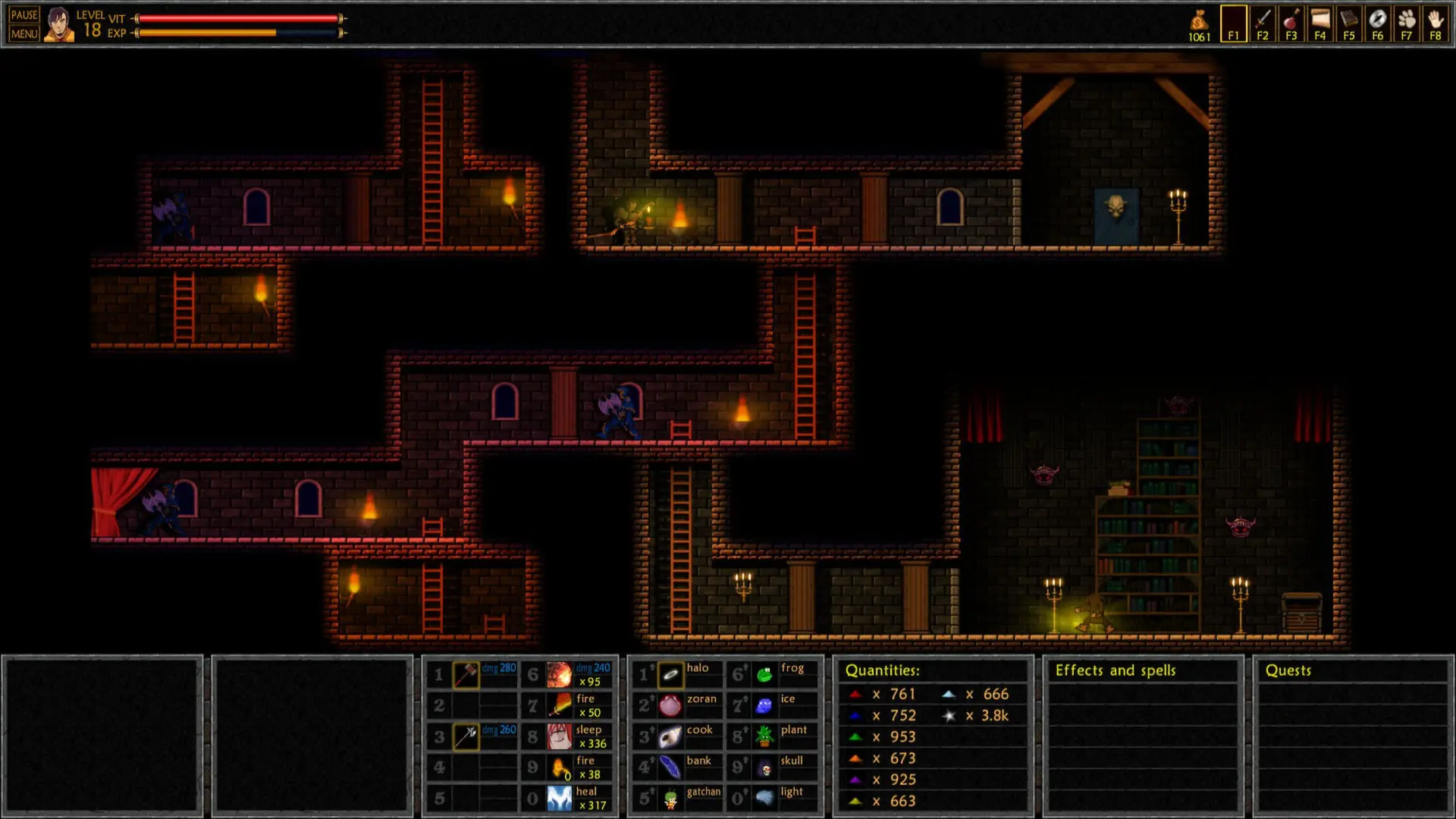This screenshot has width=1456, height=819.
Task: Cast the heal spell
Action: [x=560, y=799]
